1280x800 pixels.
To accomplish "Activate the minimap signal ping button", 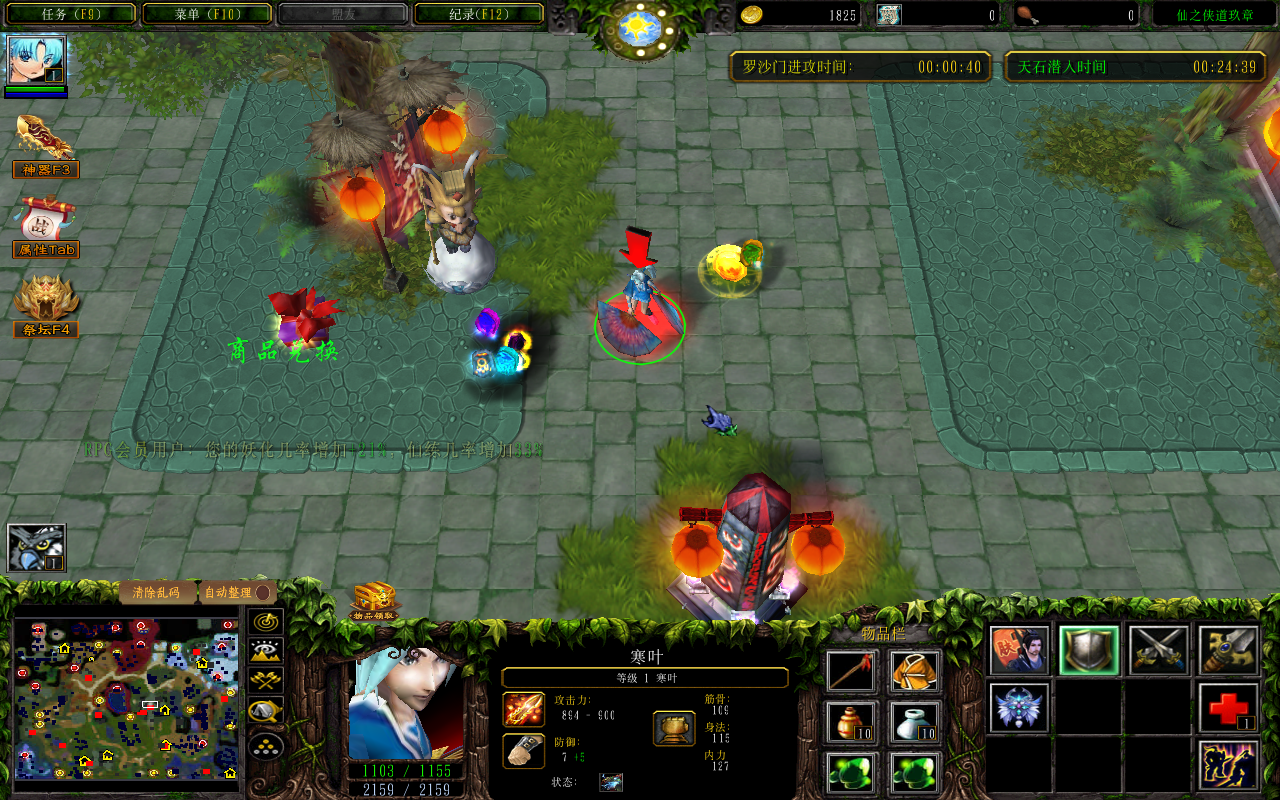I will click(266, 622).
